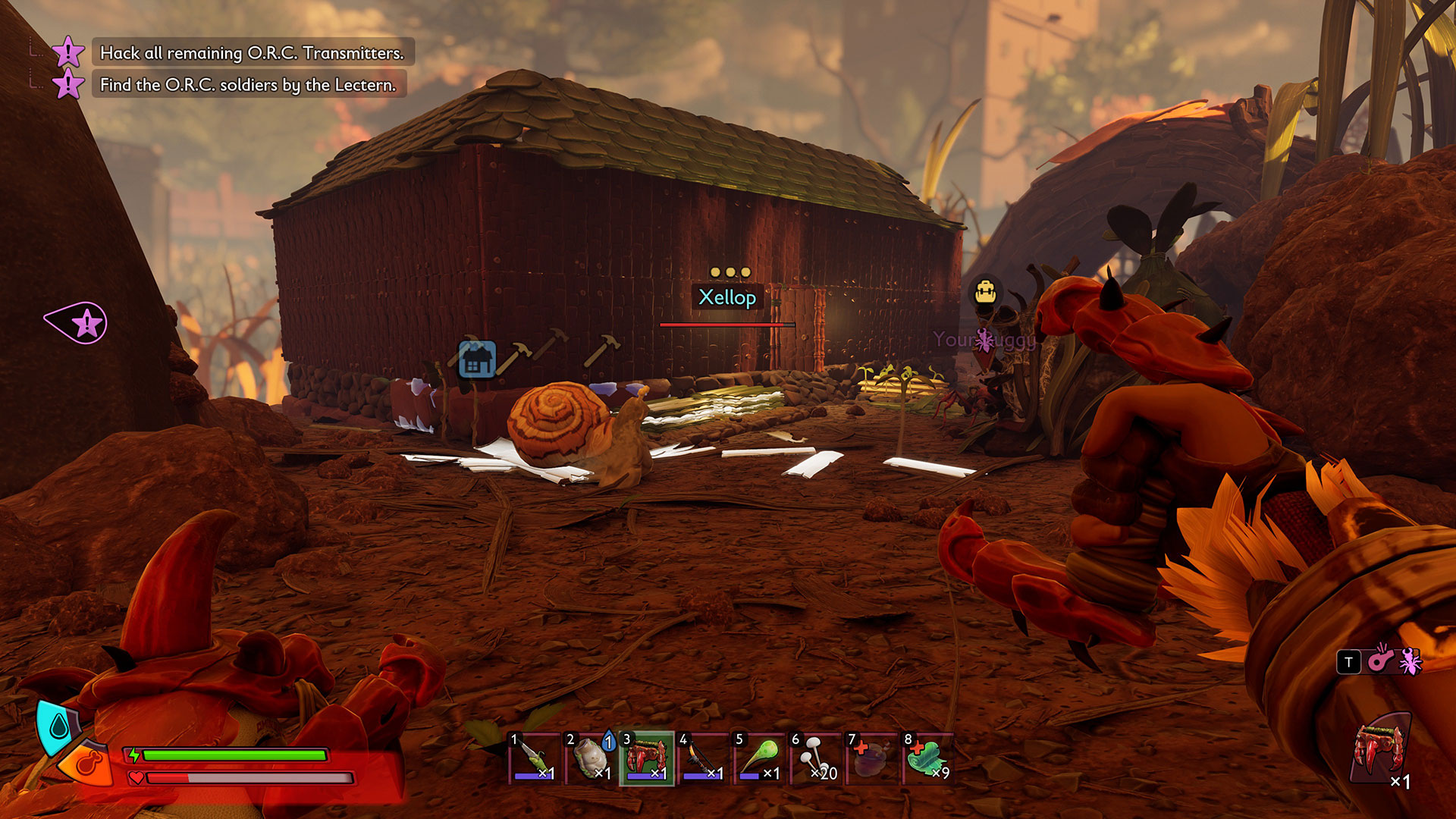Select the dagger in hotbar slot 1

pyautogui.click(x=534, y=759)
